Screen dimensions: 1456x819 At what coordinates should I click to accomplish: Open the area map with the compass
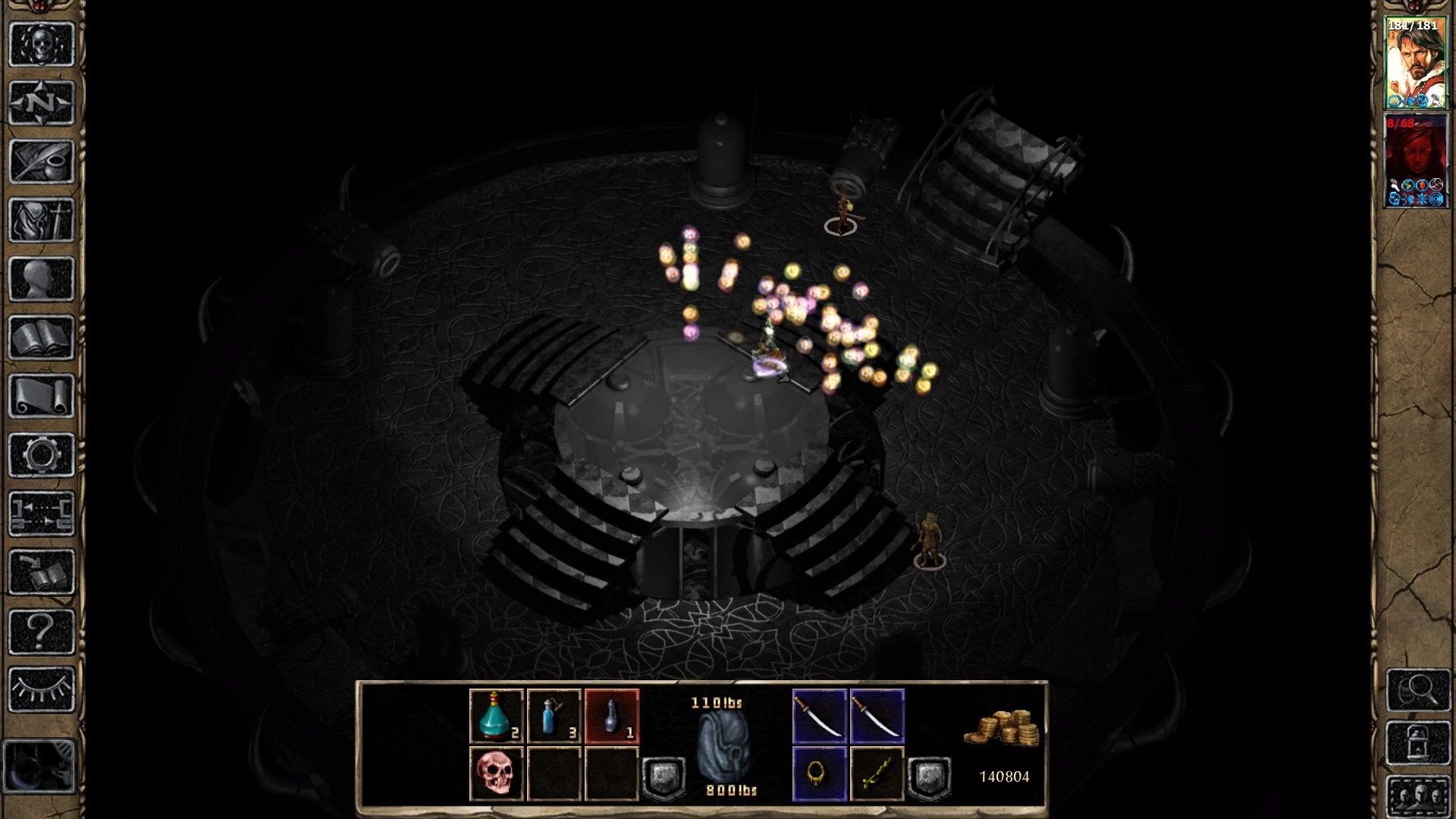(x=42, y=102)
